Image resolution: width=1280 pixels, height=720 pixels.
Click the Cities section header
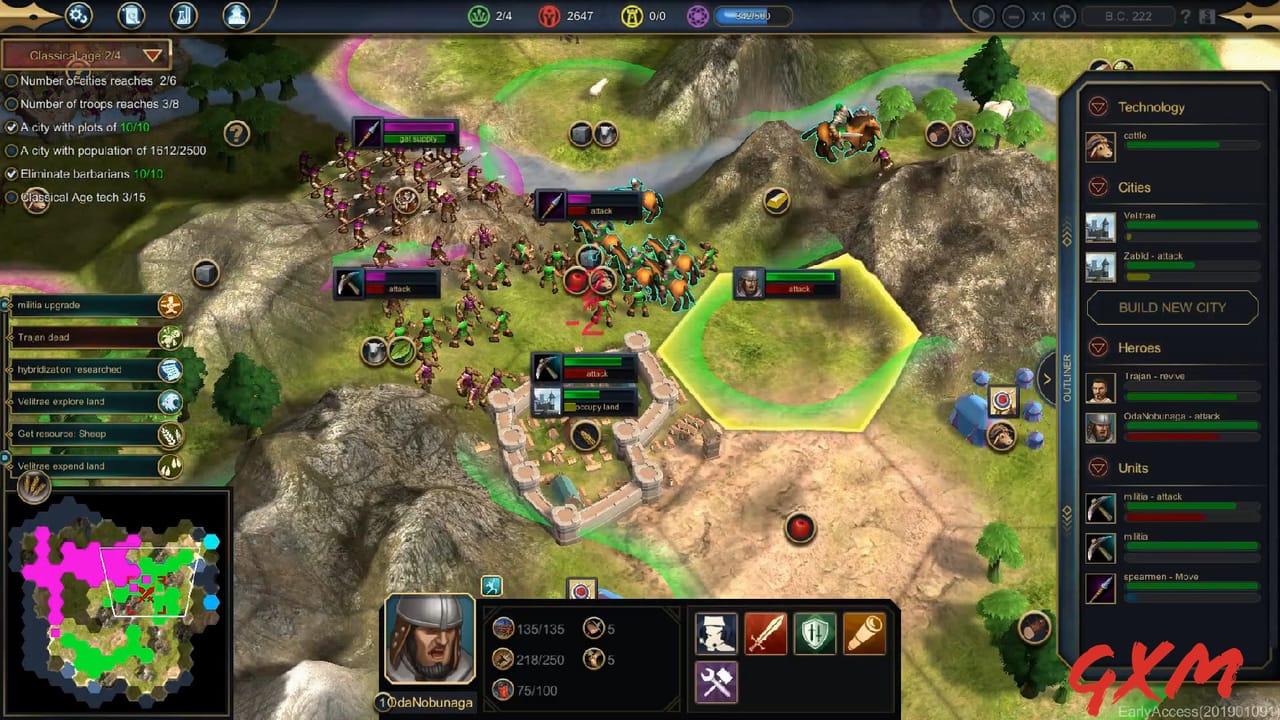pyautogui.click(x=1133, y=187)
